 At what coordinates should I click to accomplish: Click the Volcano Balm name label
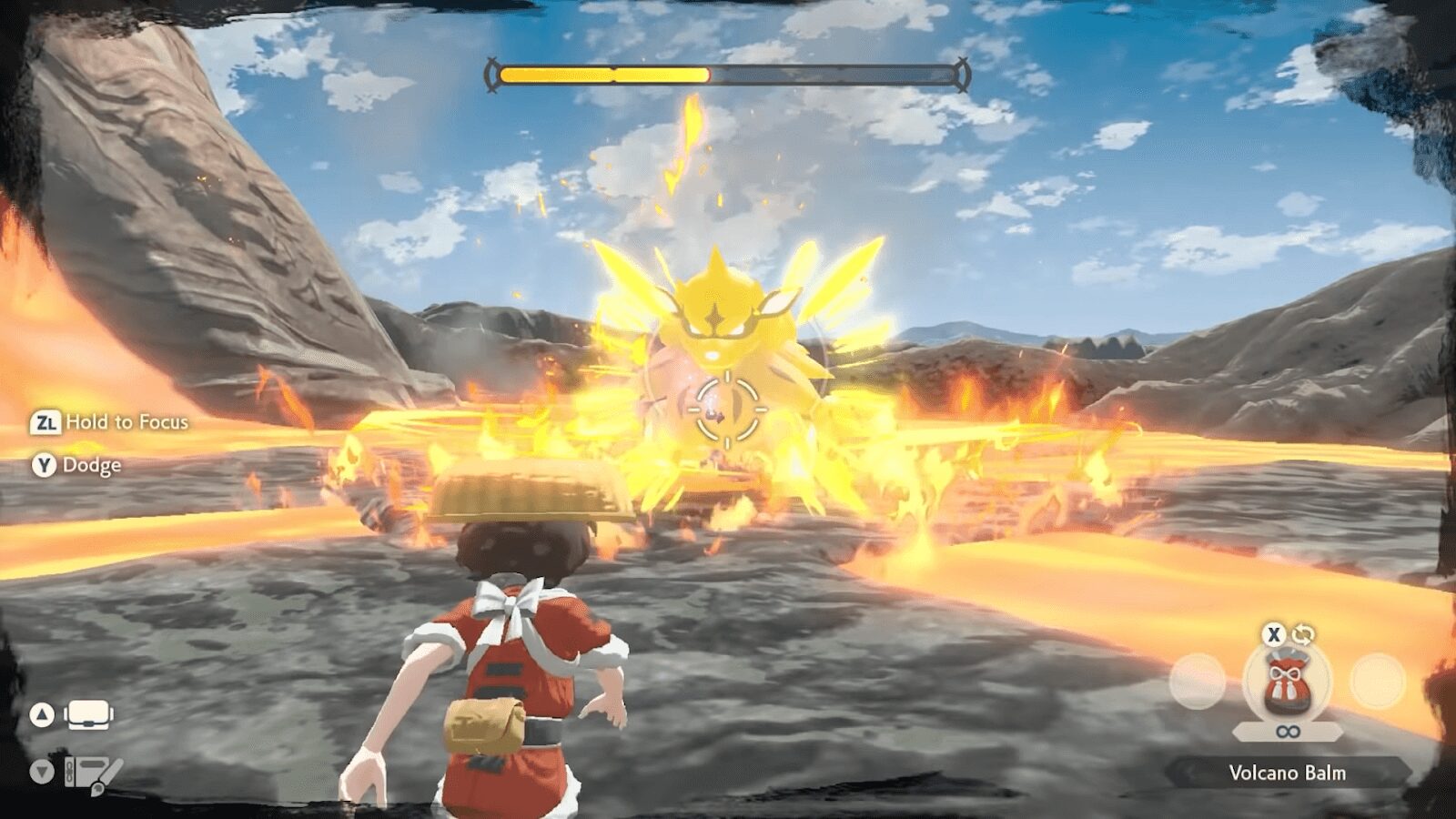click(x=1287, y=773)
